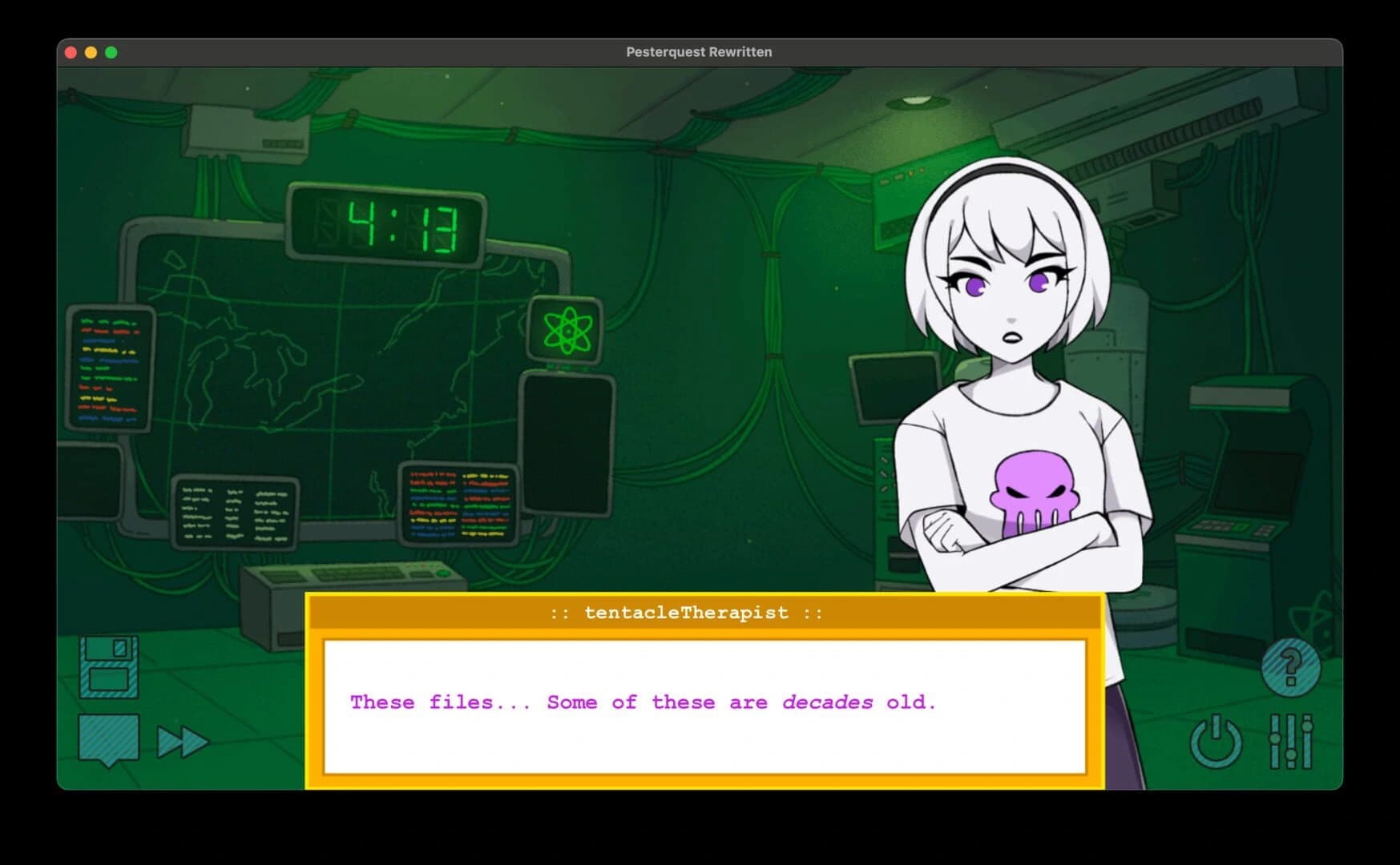Activate the fast-forward skip icon
The image size is (1400, 865).
click(x=183, y=741)
